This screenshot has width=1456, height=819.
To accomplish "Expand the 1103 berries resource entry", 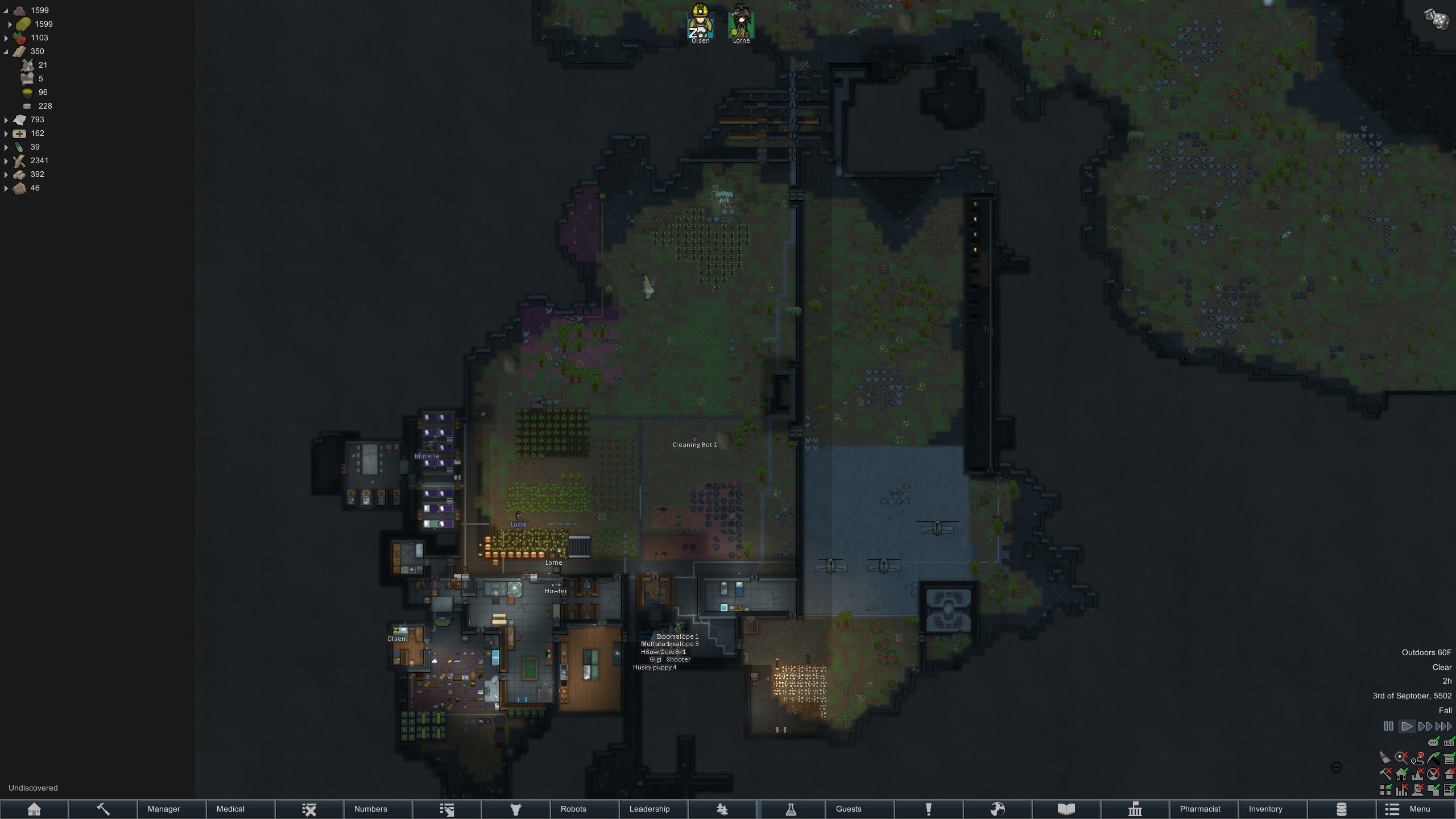I will [6, 38].
